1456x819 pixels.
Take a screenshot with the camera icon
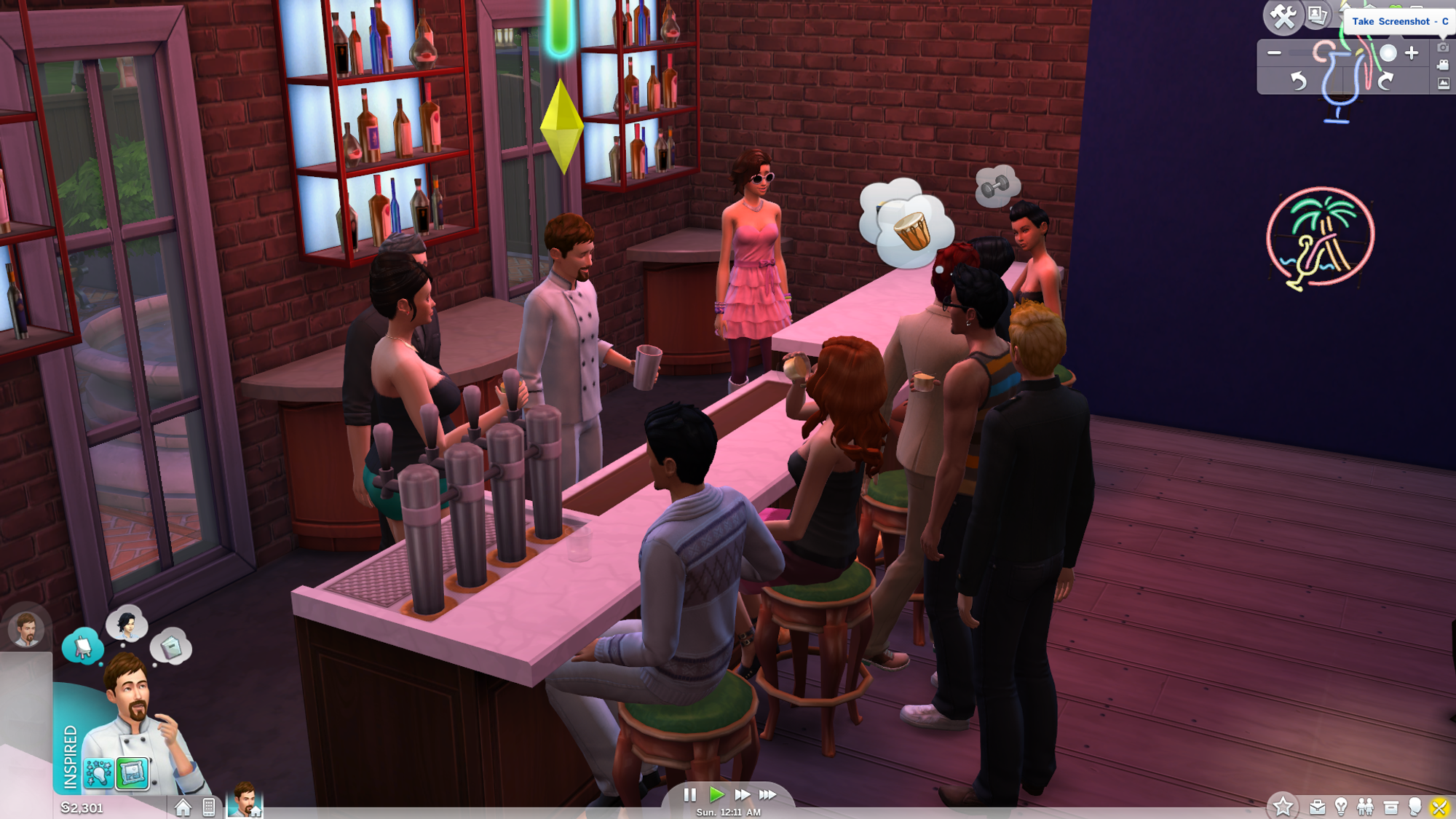[1443, 48]
